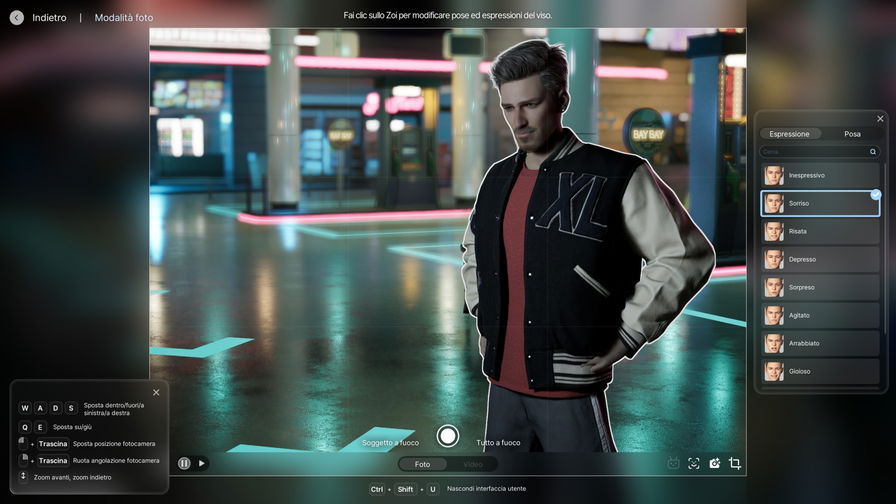Click the expression search field
The width and height of the screenshot is (896, 504).
(817, 152)
